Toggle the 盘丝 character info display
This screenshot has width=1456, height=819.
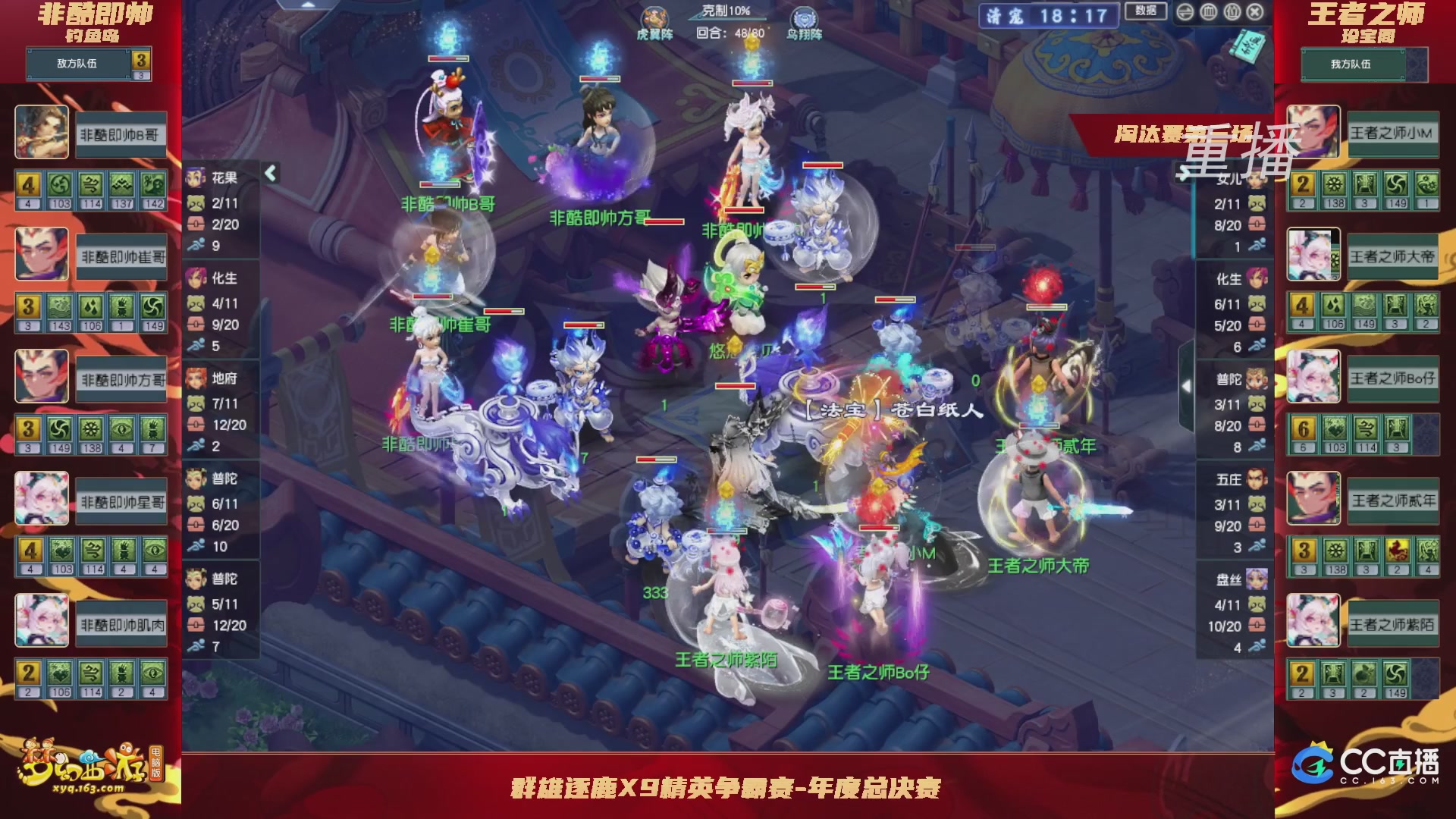[x=1257, y=579]
